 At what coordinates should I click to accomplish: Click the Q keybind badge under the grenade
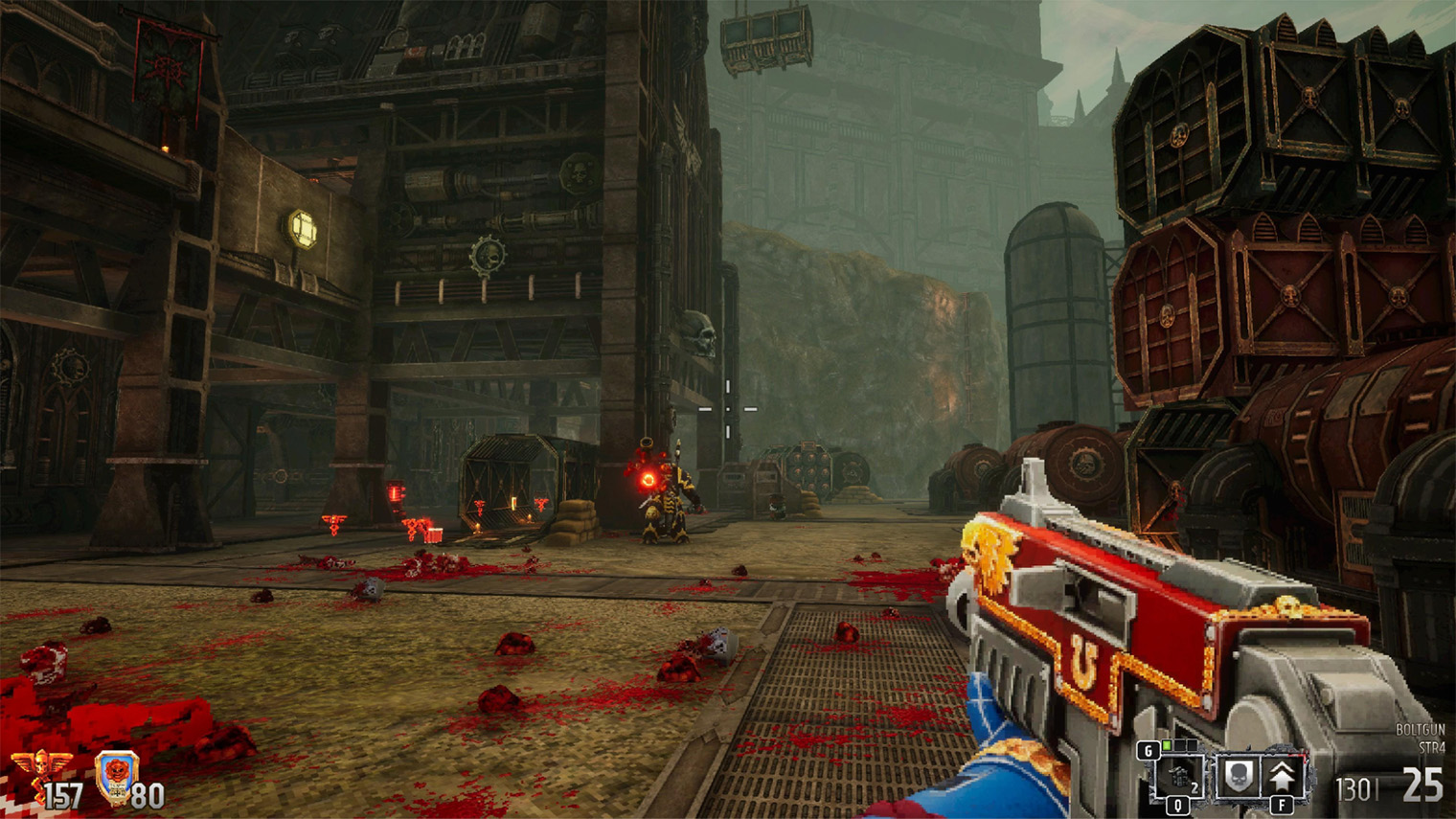(x=1178, y=805)
